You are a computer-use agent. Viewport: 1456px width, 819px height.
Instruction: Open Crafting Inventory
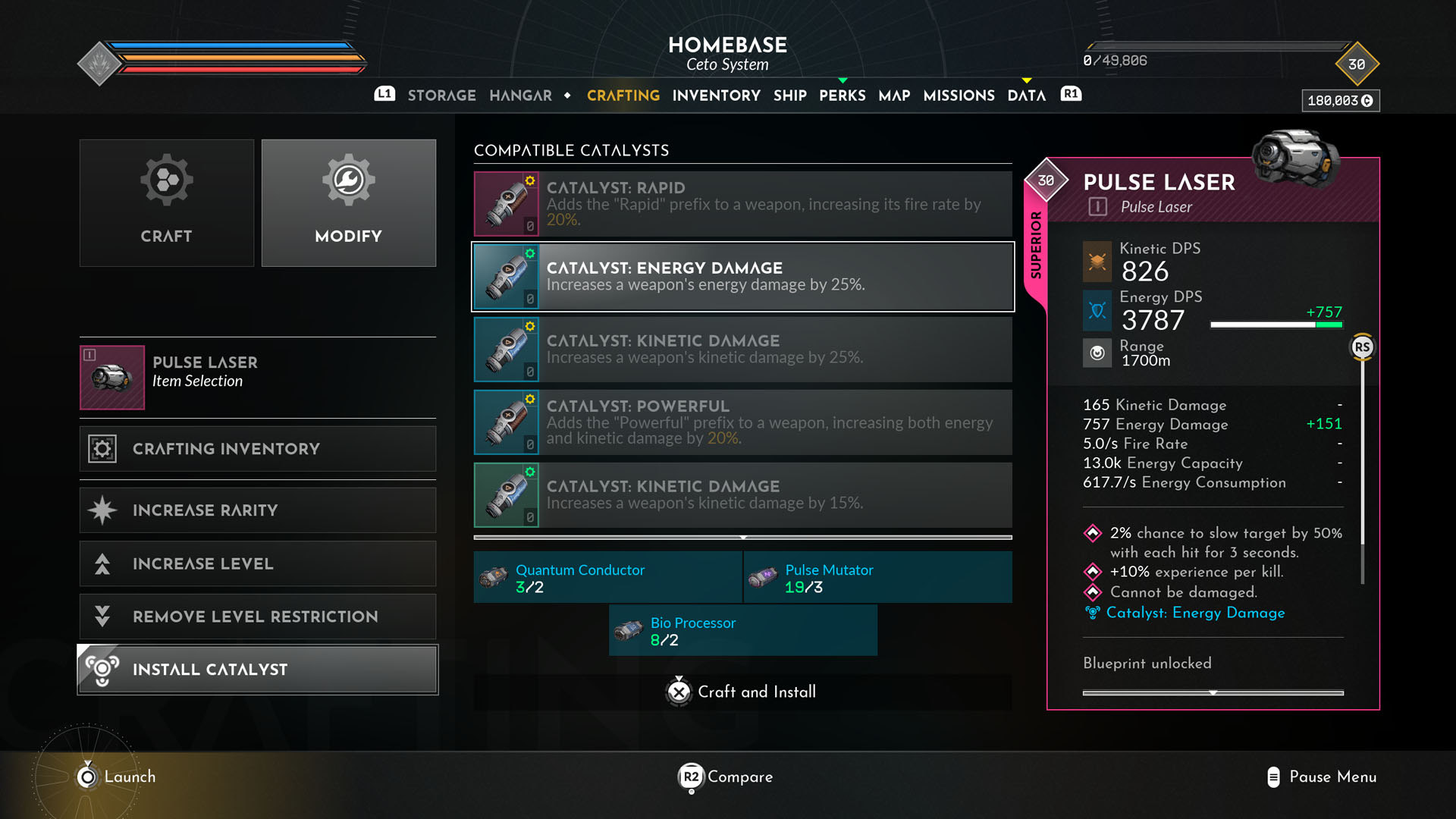(258, 448)
